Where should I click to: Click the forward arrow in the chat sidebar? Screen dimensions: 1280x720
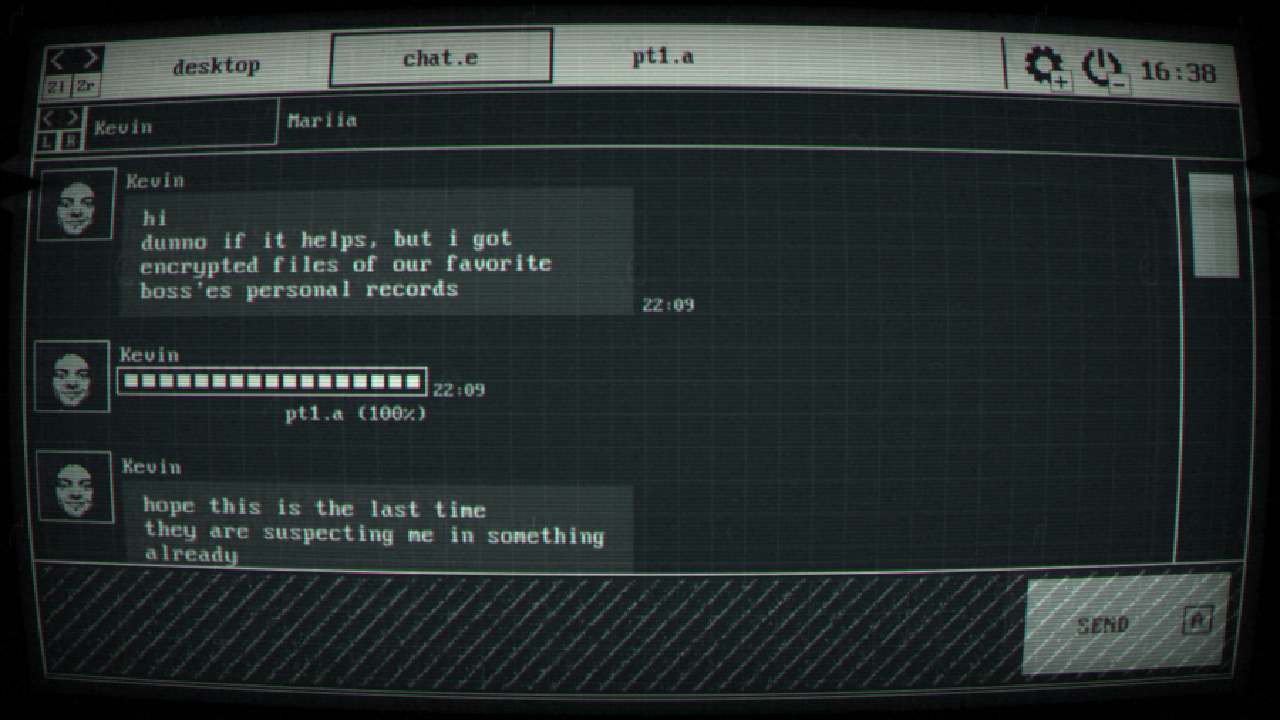[x=73, y=116]
